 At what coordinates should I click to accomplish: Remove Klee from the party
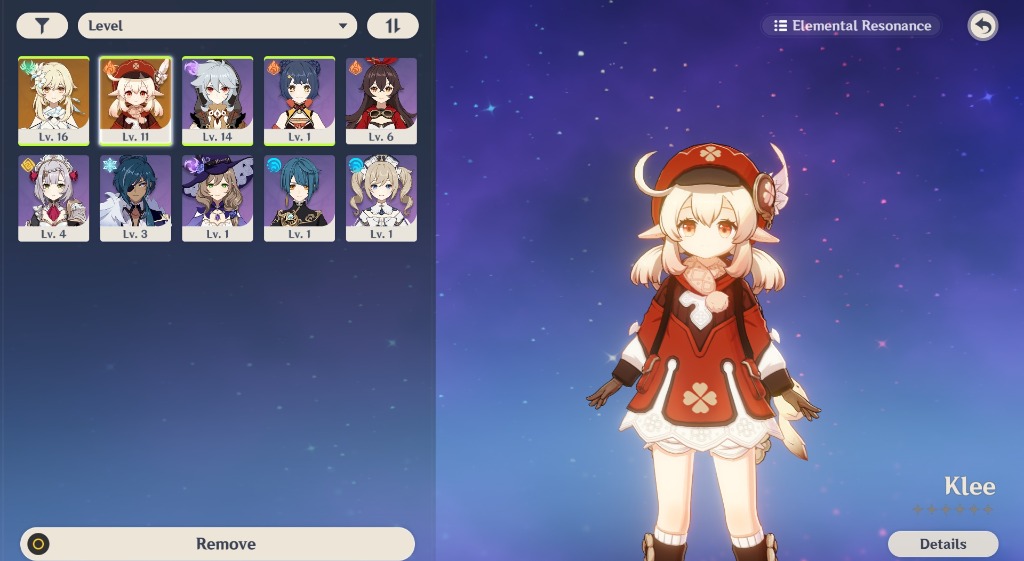pos(217,544)
